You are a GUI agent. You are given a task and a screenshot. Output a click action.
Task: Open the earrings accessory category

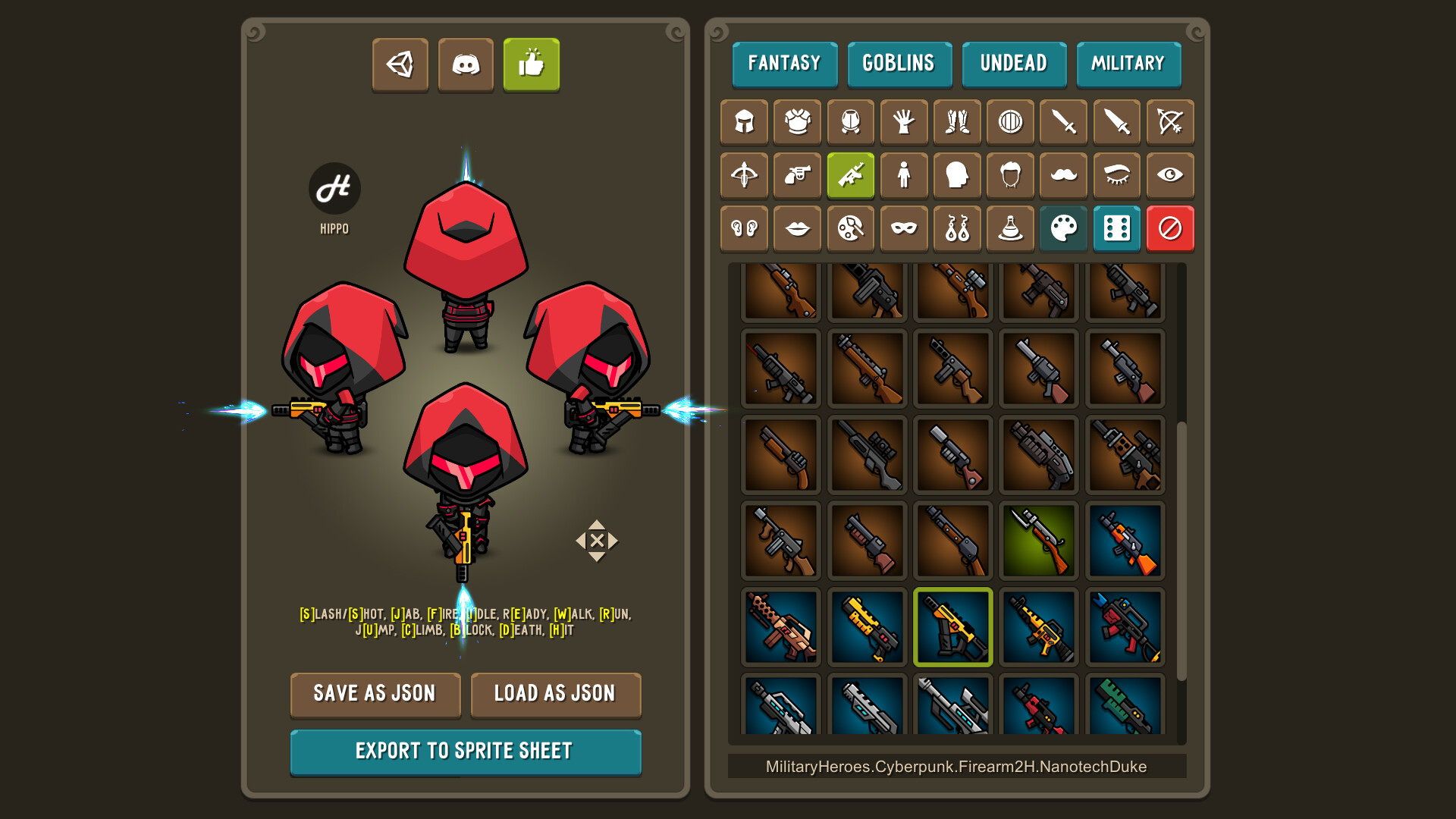(x=956, y=228)
